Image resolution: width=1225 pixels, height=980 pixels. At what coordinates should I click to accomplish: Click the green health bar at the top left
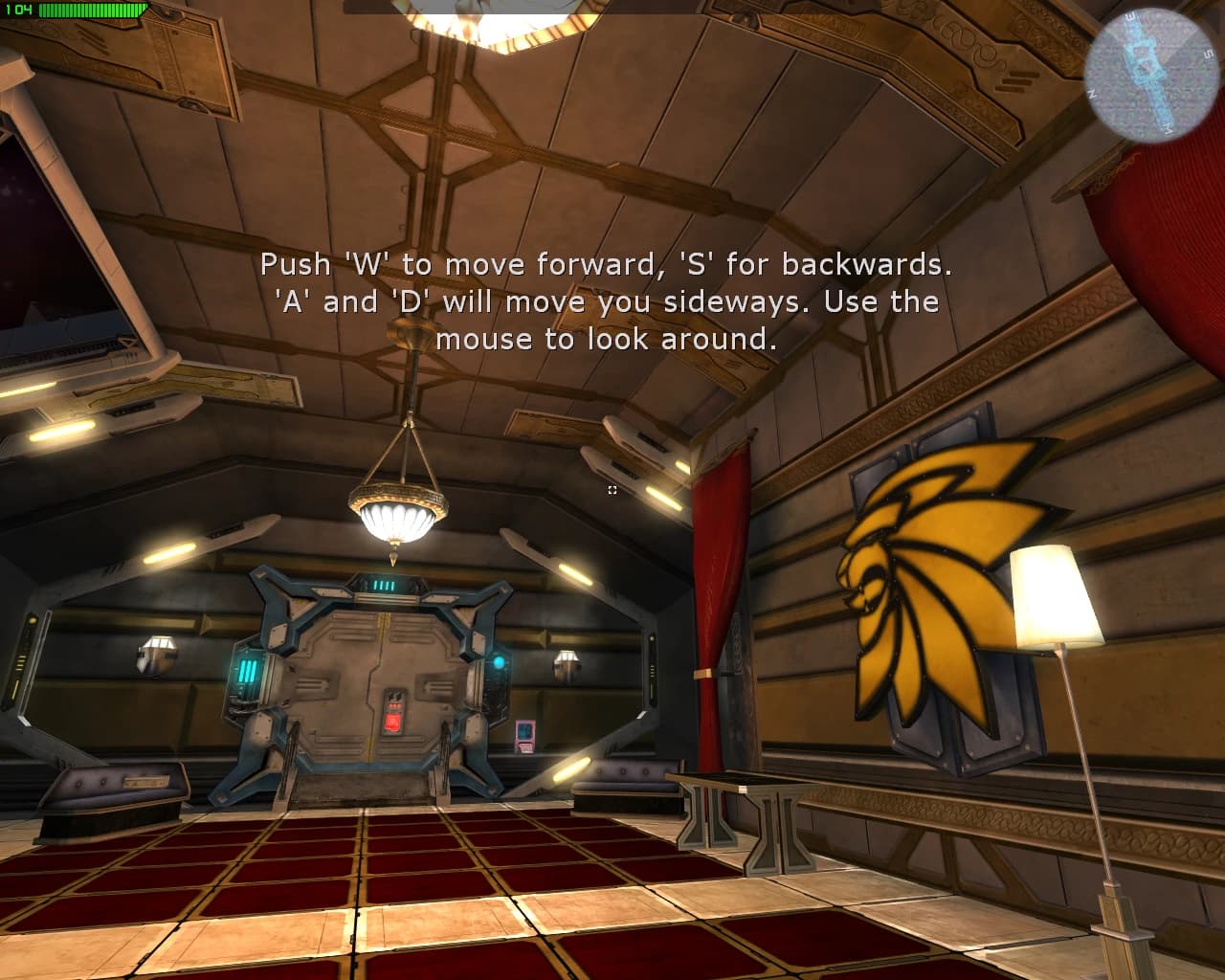pos(91,11)
